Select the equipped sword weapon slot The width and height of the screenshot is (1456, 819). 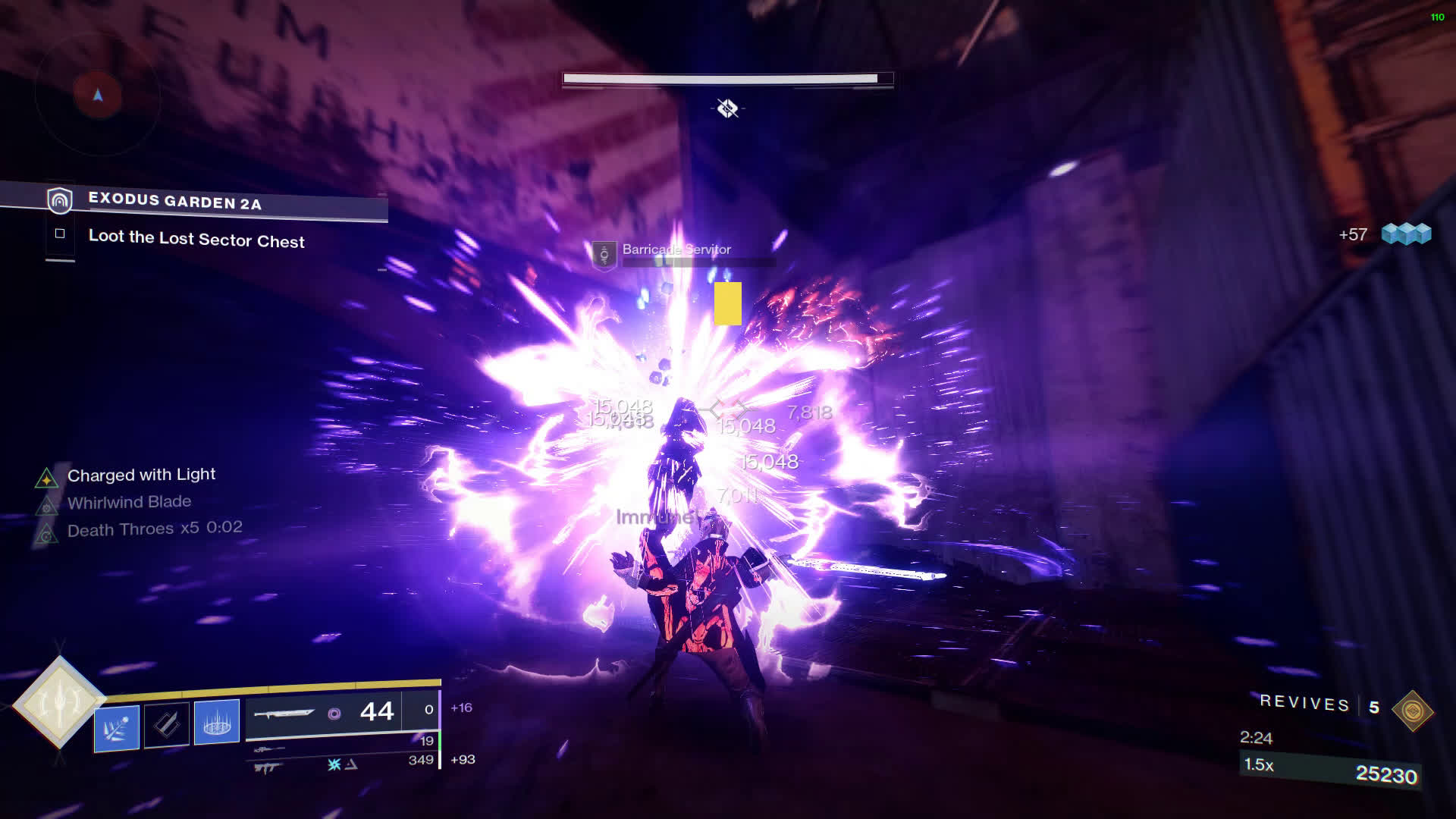point(324,712)
